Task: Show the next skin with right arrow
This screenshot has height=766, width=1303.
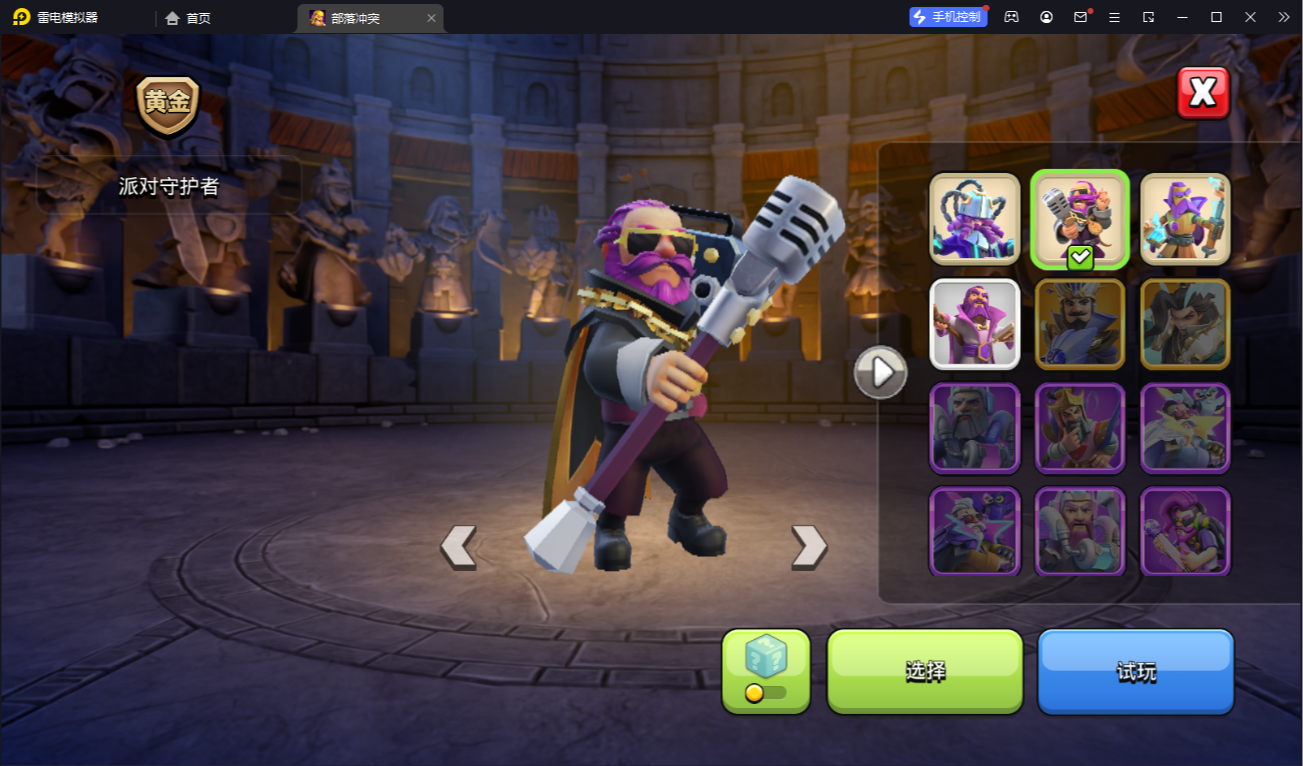Action: click(808, 547)
